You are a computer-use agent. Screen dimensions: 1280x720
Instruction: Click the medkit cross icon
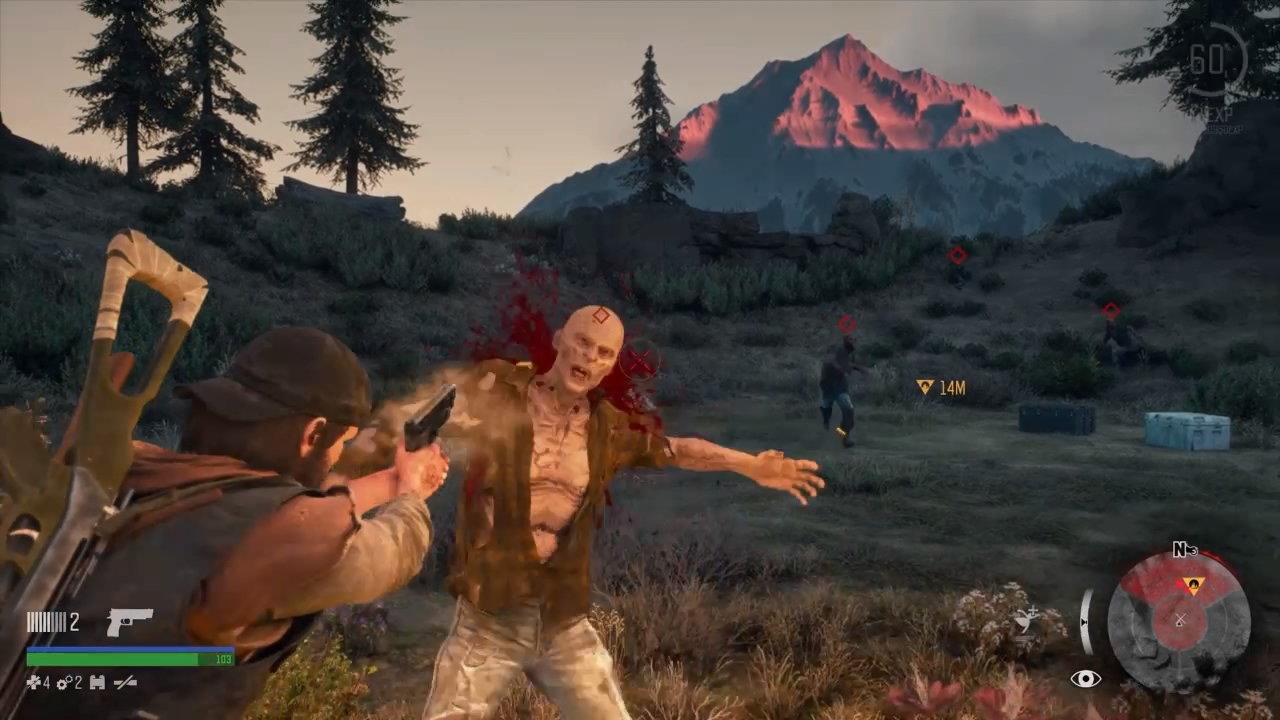tap(32, 683)
